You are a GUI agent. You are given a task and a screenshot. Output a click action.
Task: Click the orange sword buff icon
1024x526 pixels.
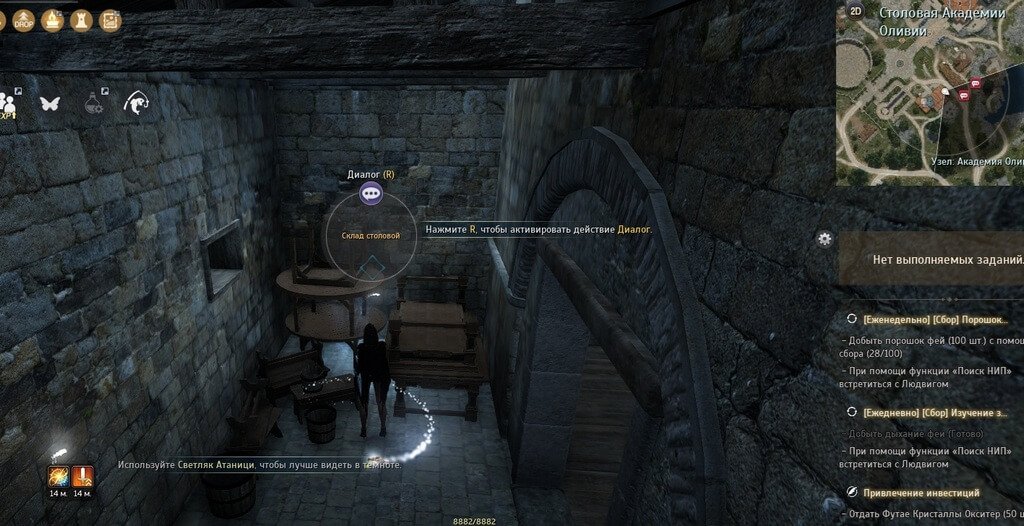[82, 477]
